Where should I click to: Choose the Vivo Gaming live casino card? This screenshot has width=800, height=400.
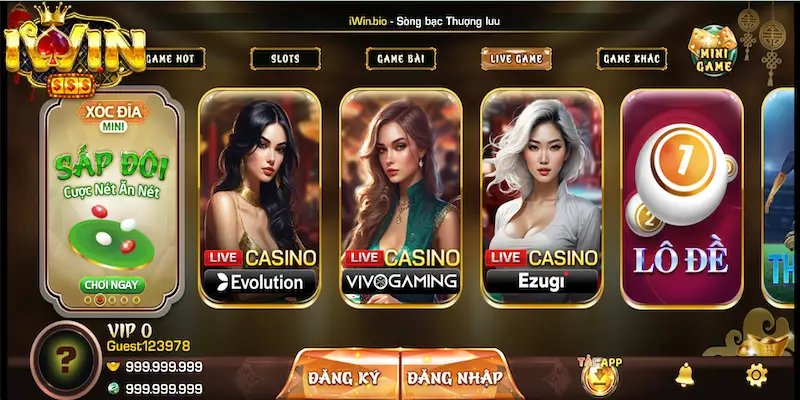(x=401, y=195)
